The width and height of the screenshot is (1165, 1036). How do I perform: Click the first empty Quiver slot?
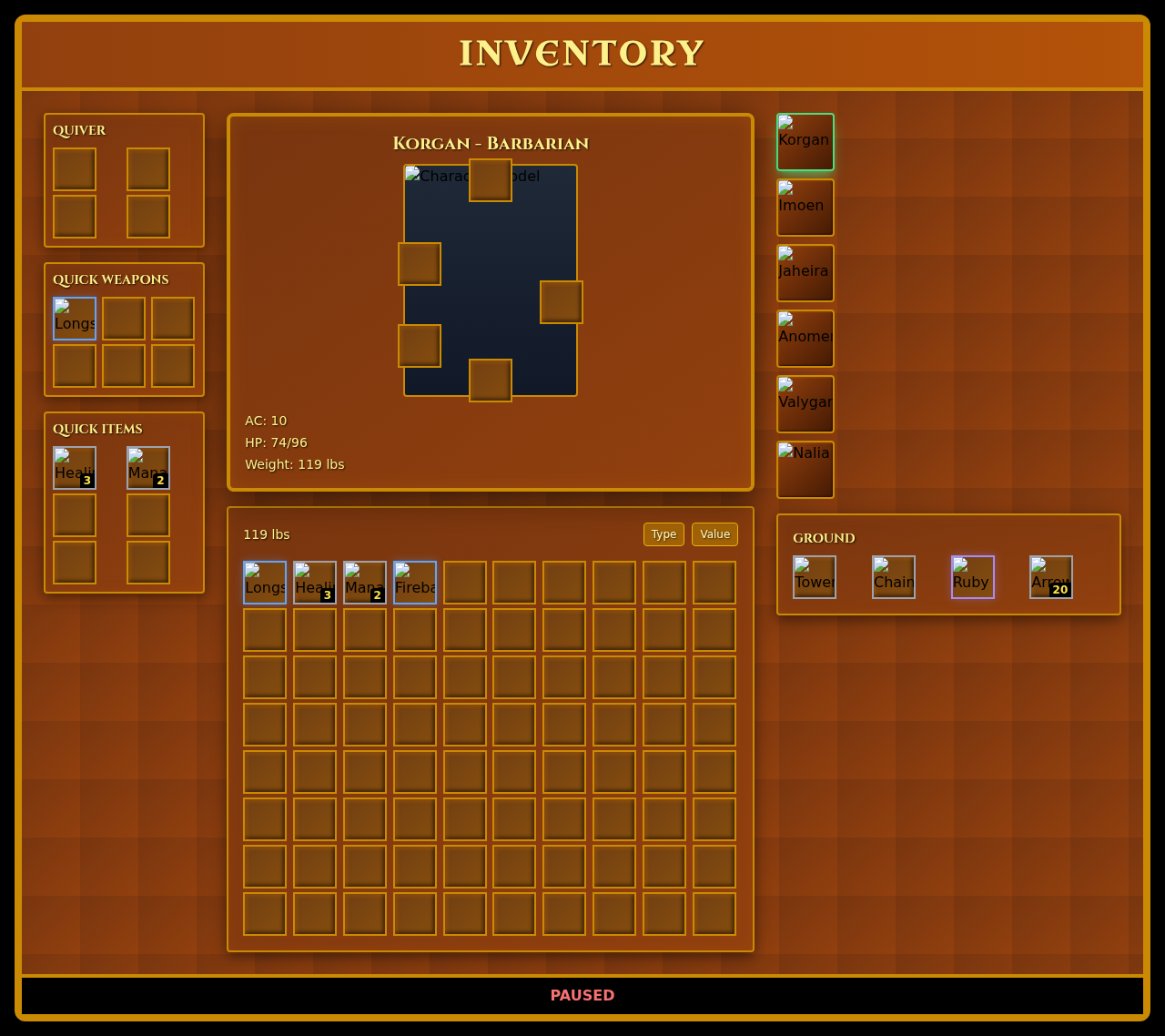(75, 168)
